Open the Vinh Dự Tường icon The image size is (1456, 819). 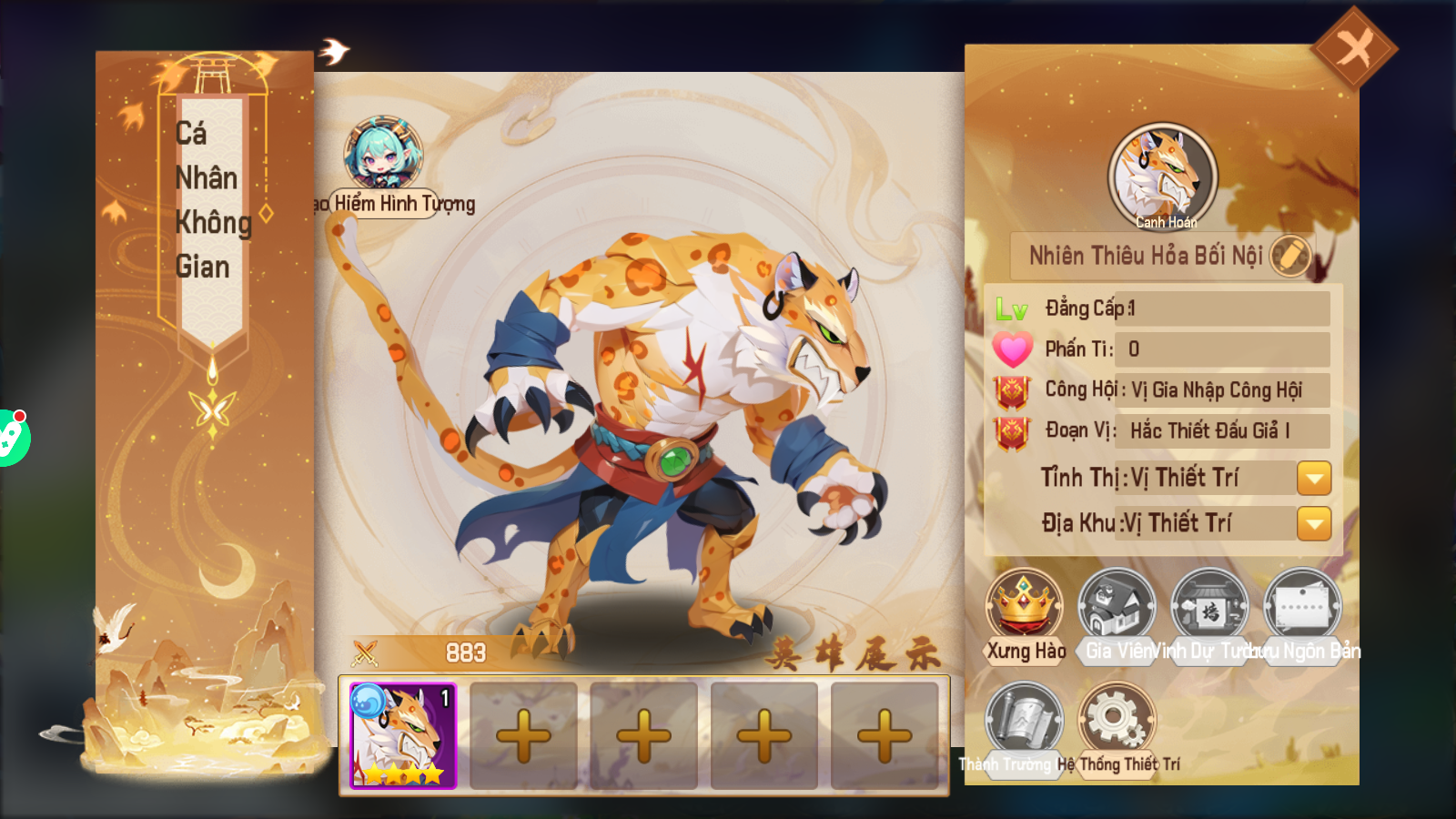click(1209, 605)
